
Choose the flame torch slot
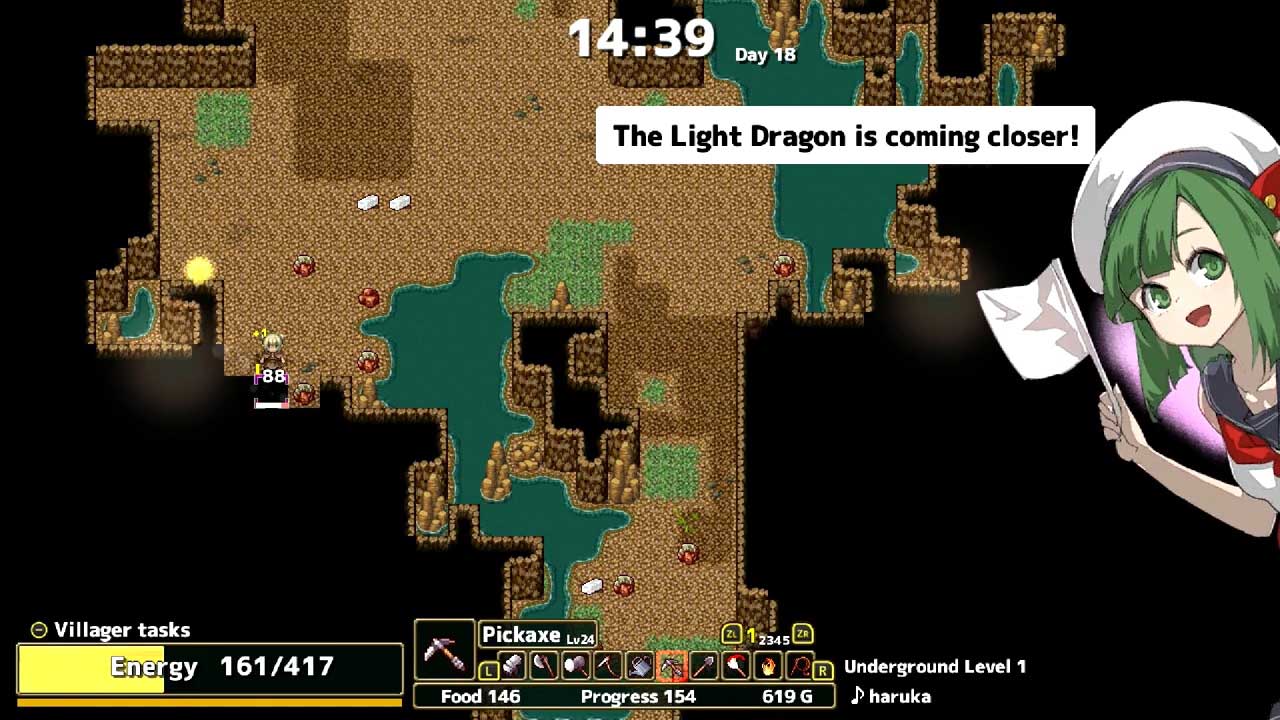[768, 665]
